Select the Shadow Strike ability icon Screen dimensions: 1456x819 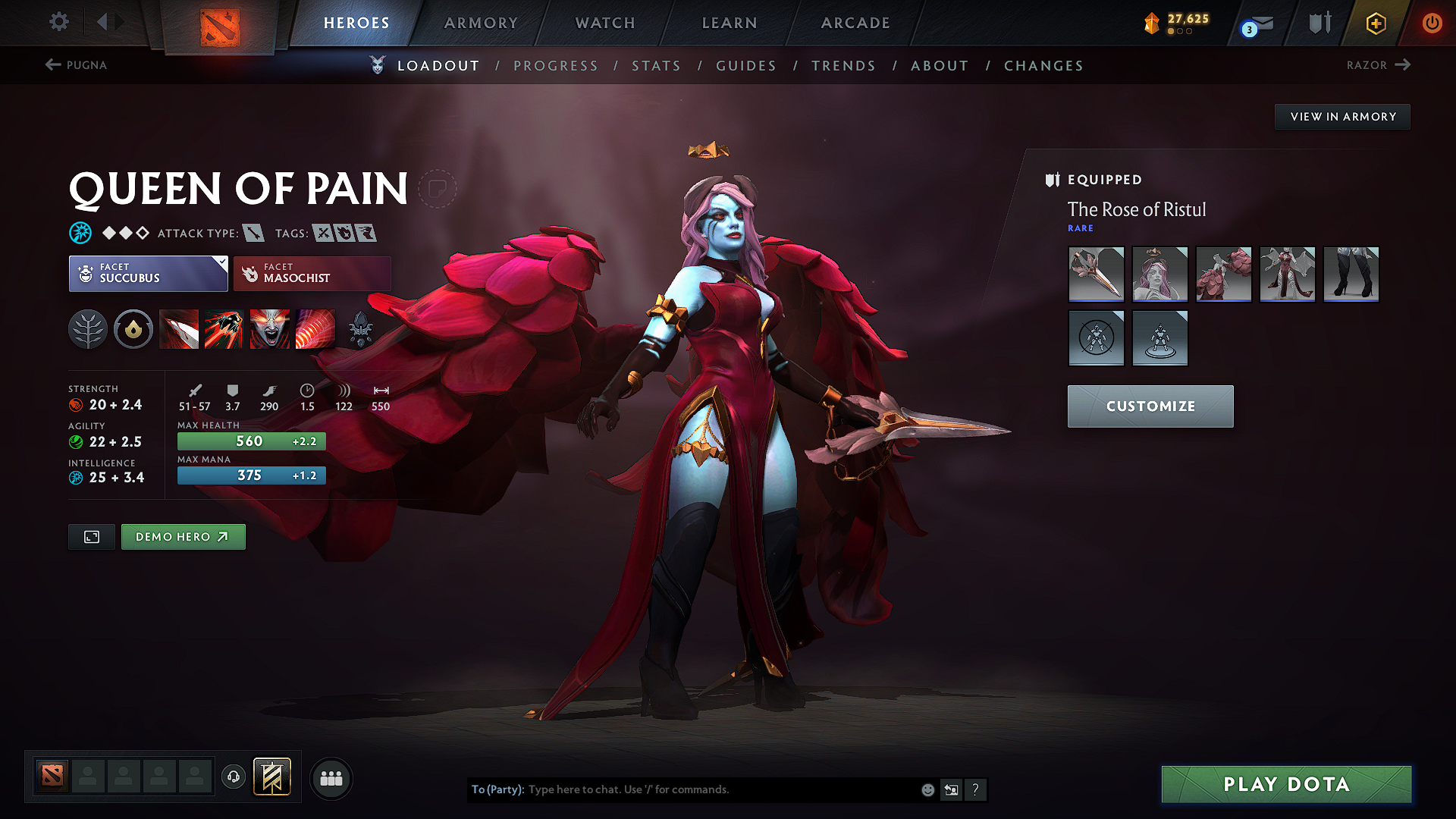179,329
